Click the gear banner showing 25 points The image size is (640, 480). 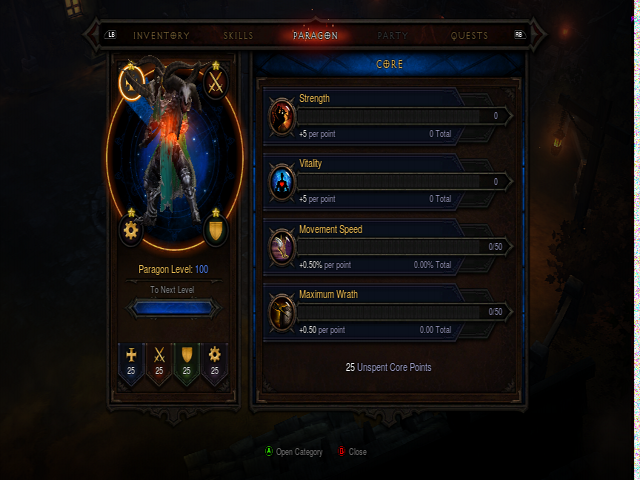213,362
